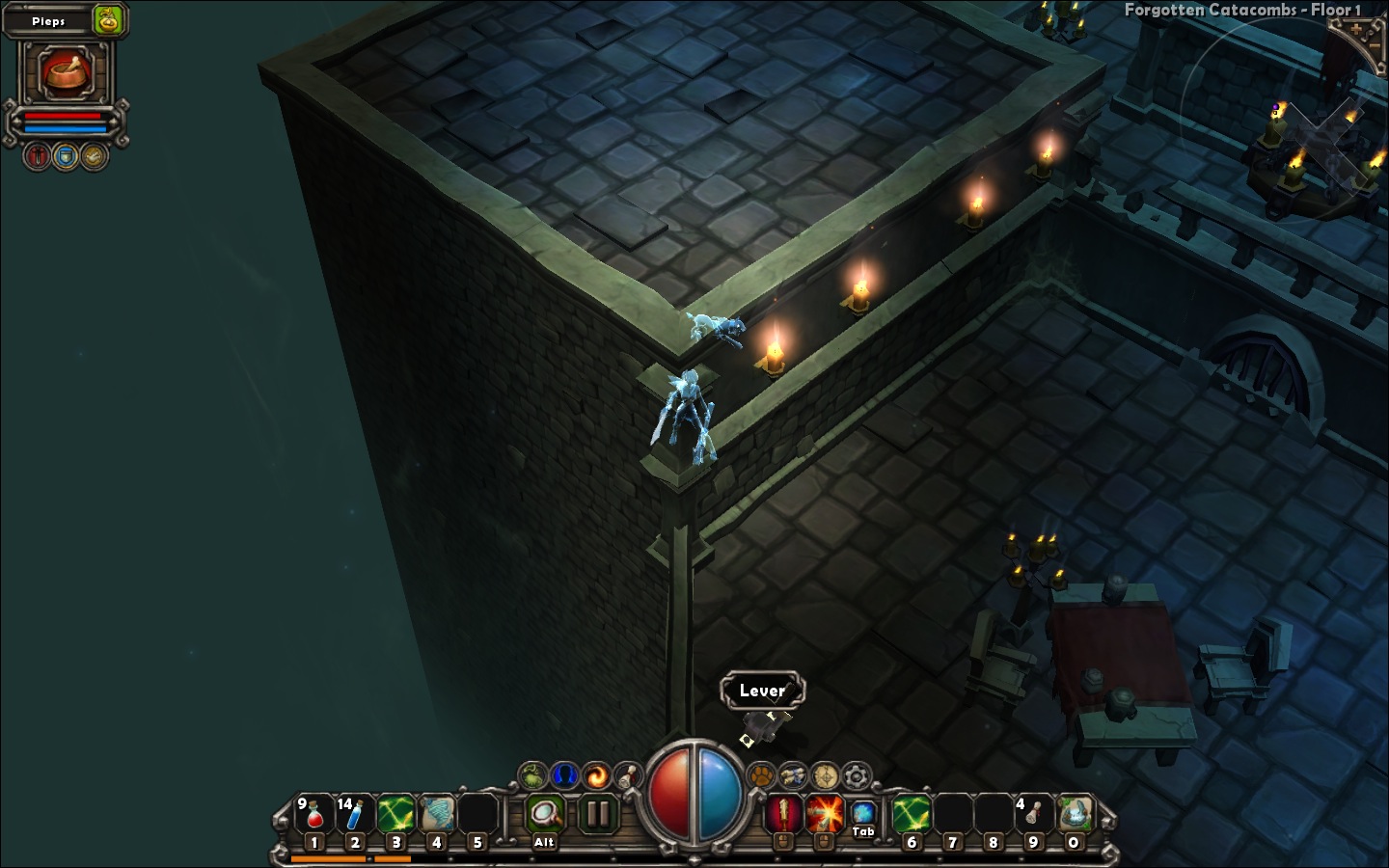The width and height of the screenshot is (1389, 868).
Task: Click the fire swirl icon above hotbar
Action: coord(597,775)
